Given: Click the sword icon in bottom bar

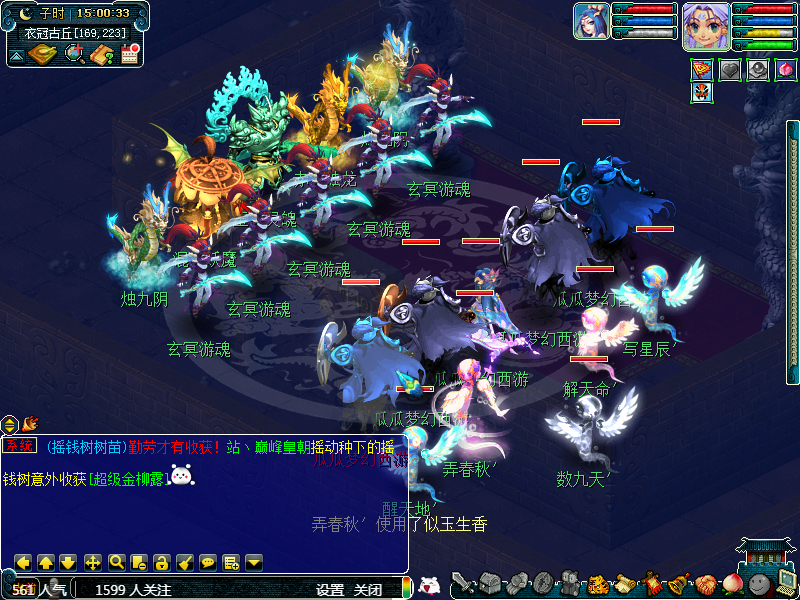Looking at the screenshot, I should coord(462,583).
